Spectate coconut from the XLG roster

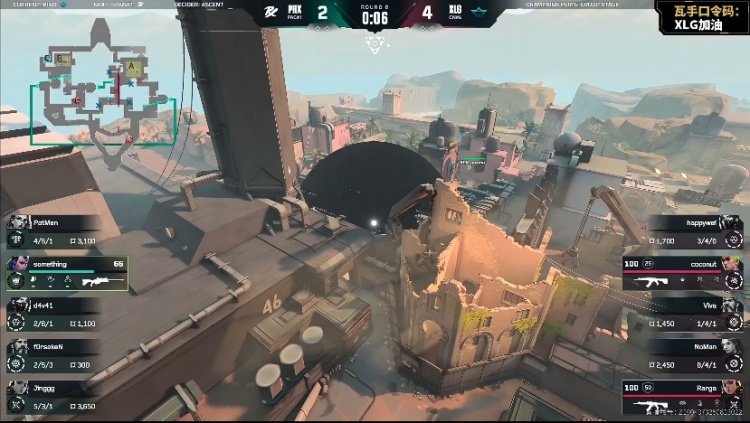[x=683, y=273]
